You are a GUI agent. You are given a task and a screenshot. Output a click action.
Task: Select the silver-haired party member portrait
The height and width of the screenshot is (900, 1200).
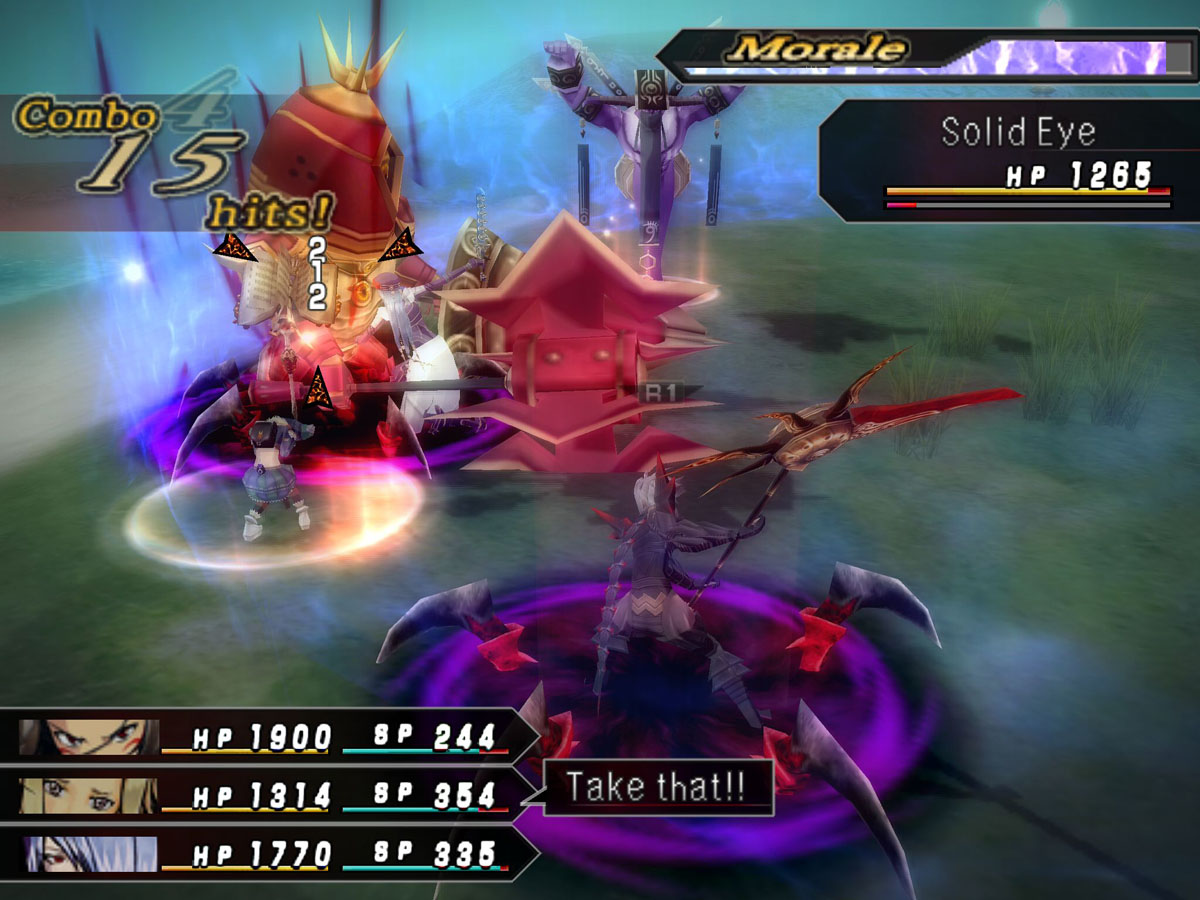pos(89,854)
